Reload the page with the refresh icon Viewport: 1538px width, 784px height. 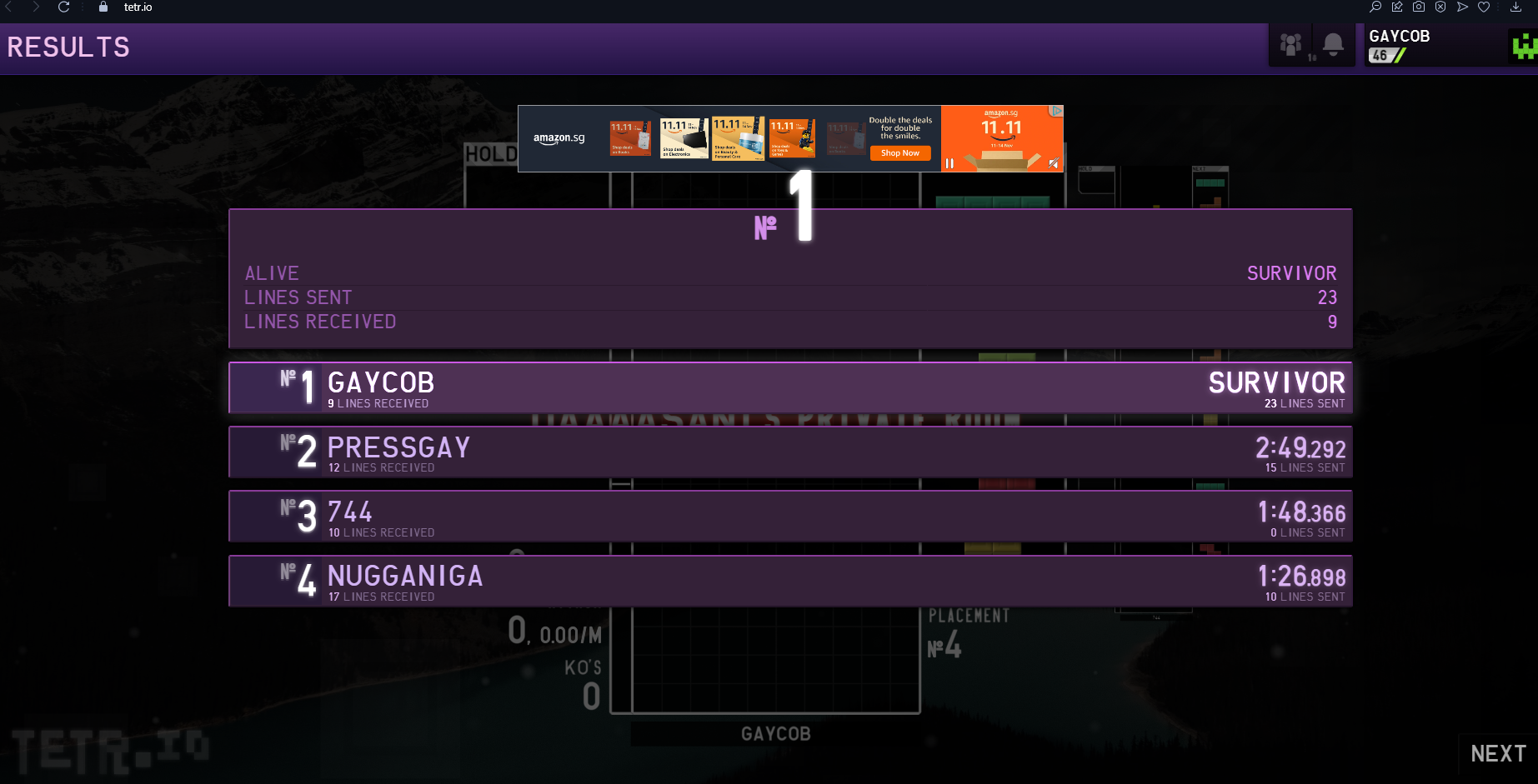point(64,7)
